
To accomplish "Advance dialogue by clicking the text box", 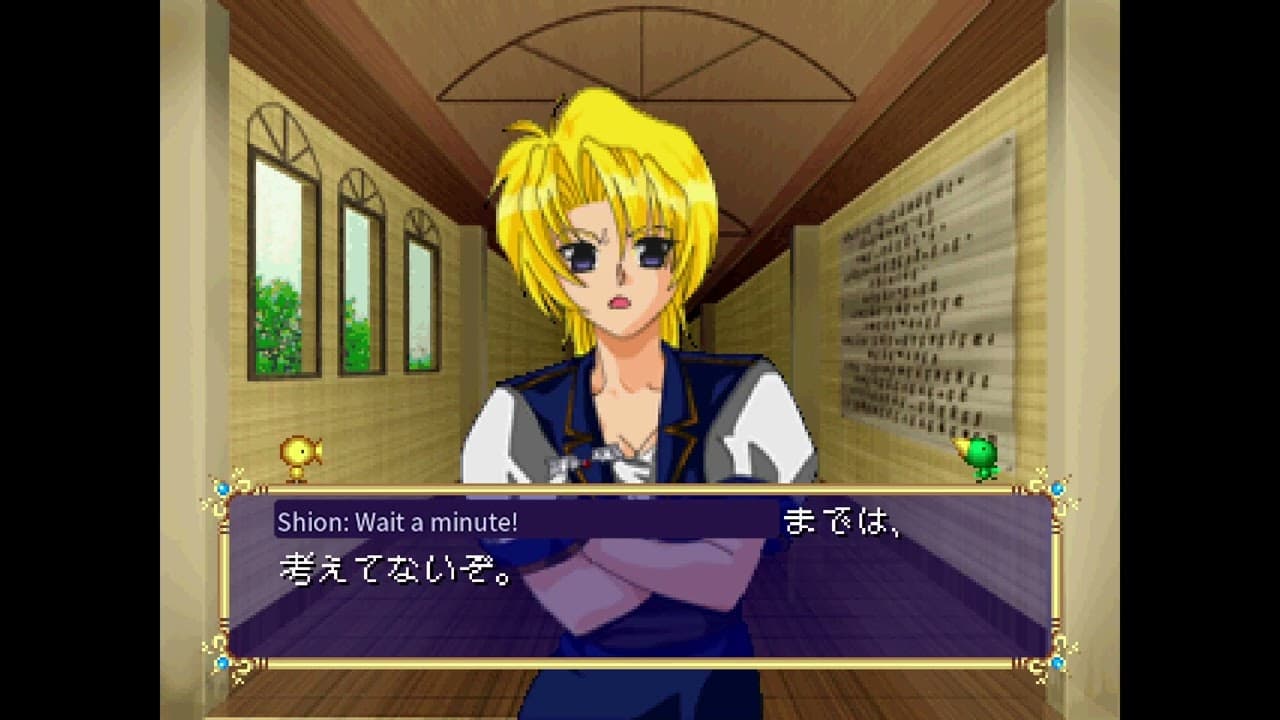I will (x=640, y=575).
